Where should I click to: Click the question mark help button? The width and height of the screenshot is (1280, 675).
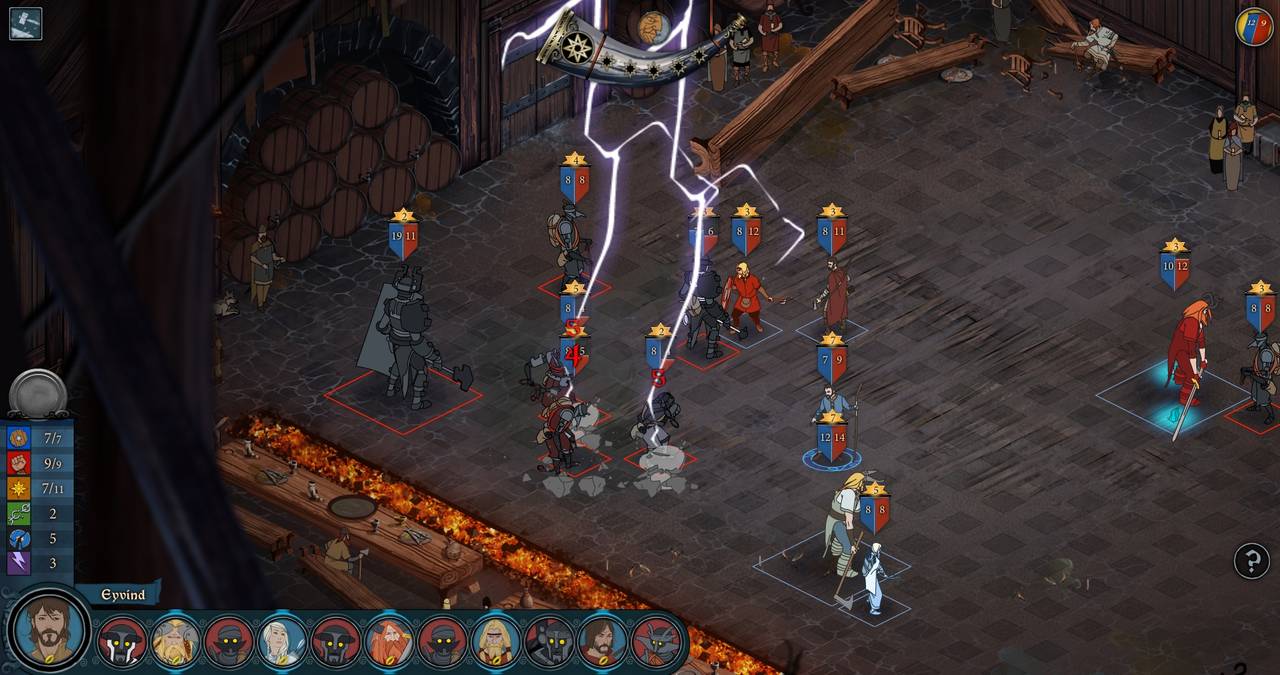pos(1251,561)
